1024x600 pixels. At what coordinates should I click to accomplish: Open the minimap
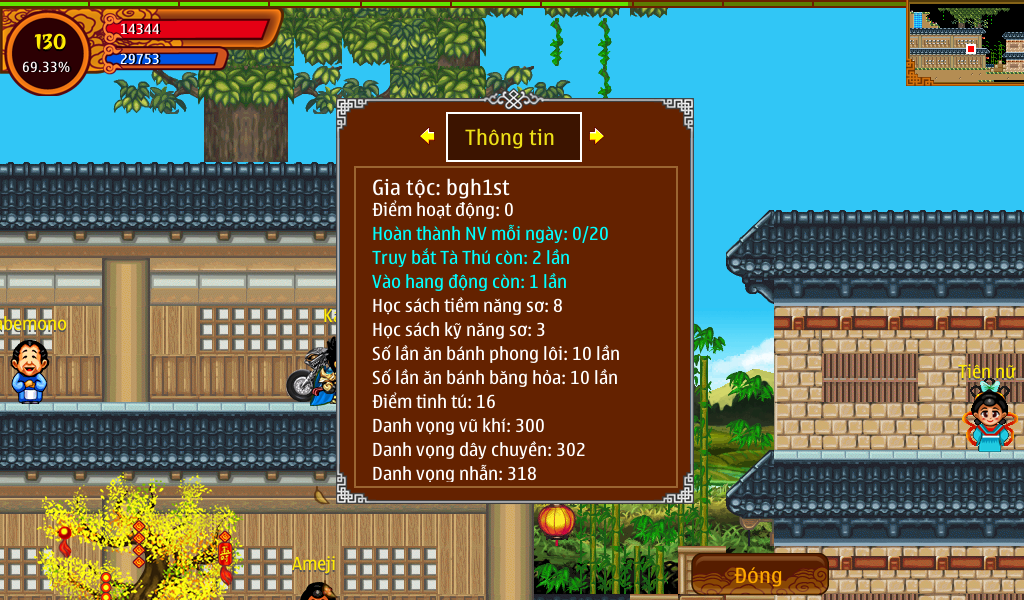965,43
